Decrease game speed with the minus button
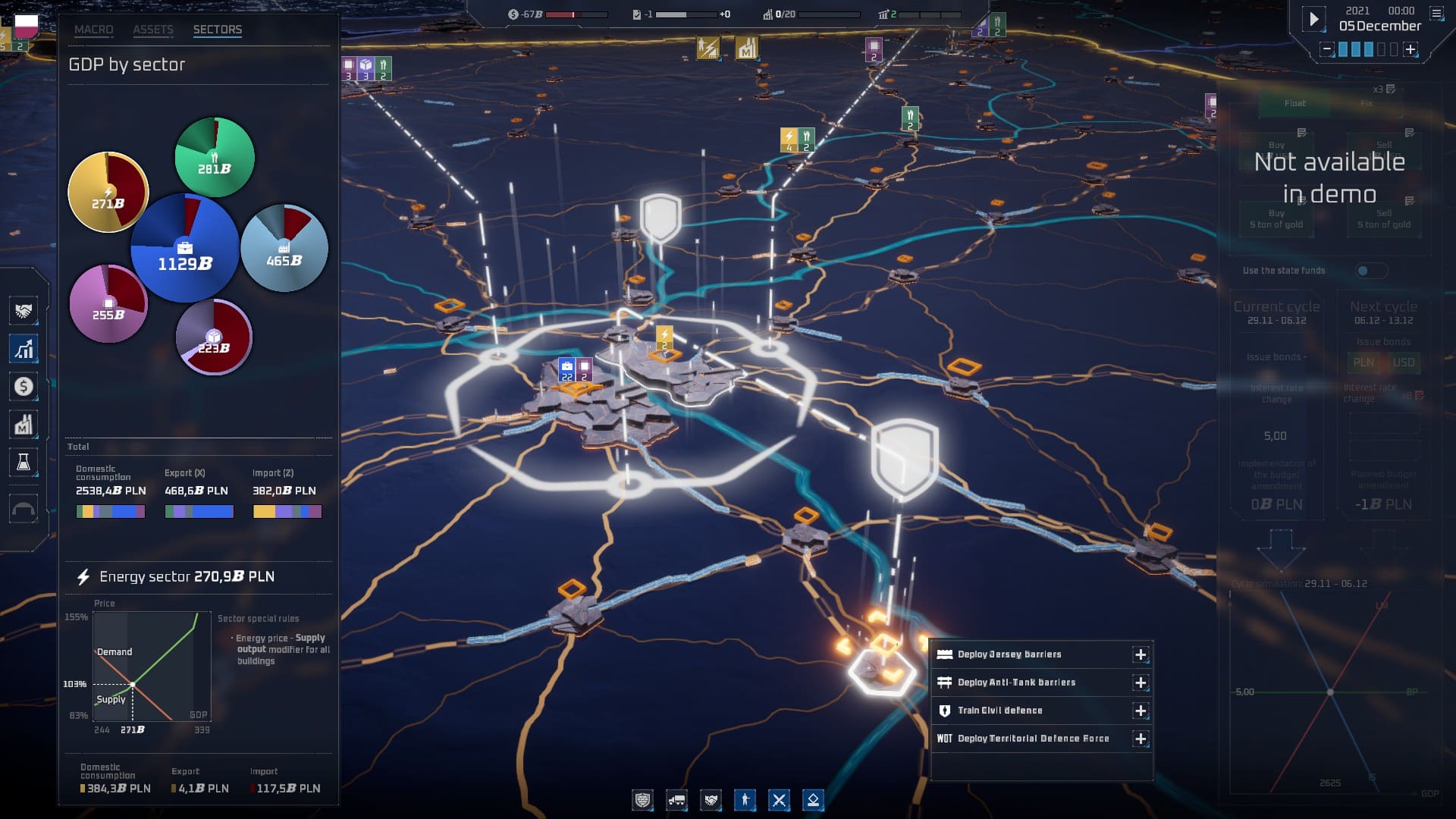Screen dimensions: 1456x819 [x=1326, y=49]
